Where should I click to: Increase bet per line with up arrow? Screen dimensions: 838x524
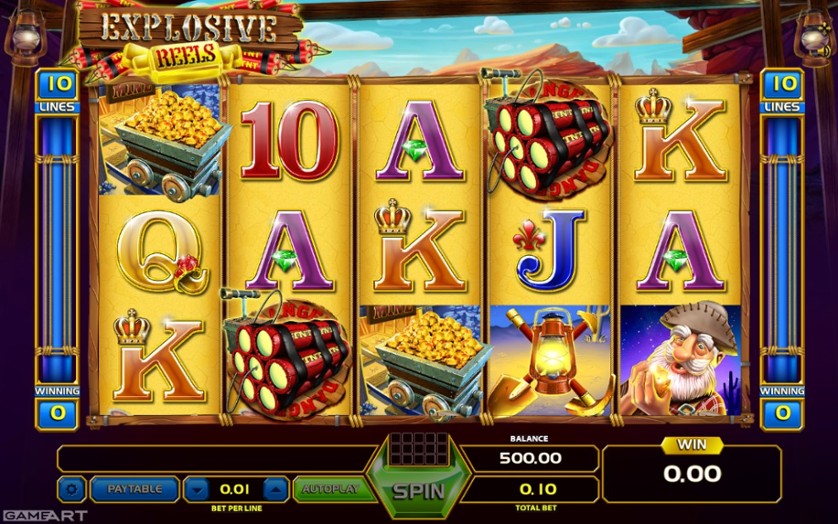[275, 489]
